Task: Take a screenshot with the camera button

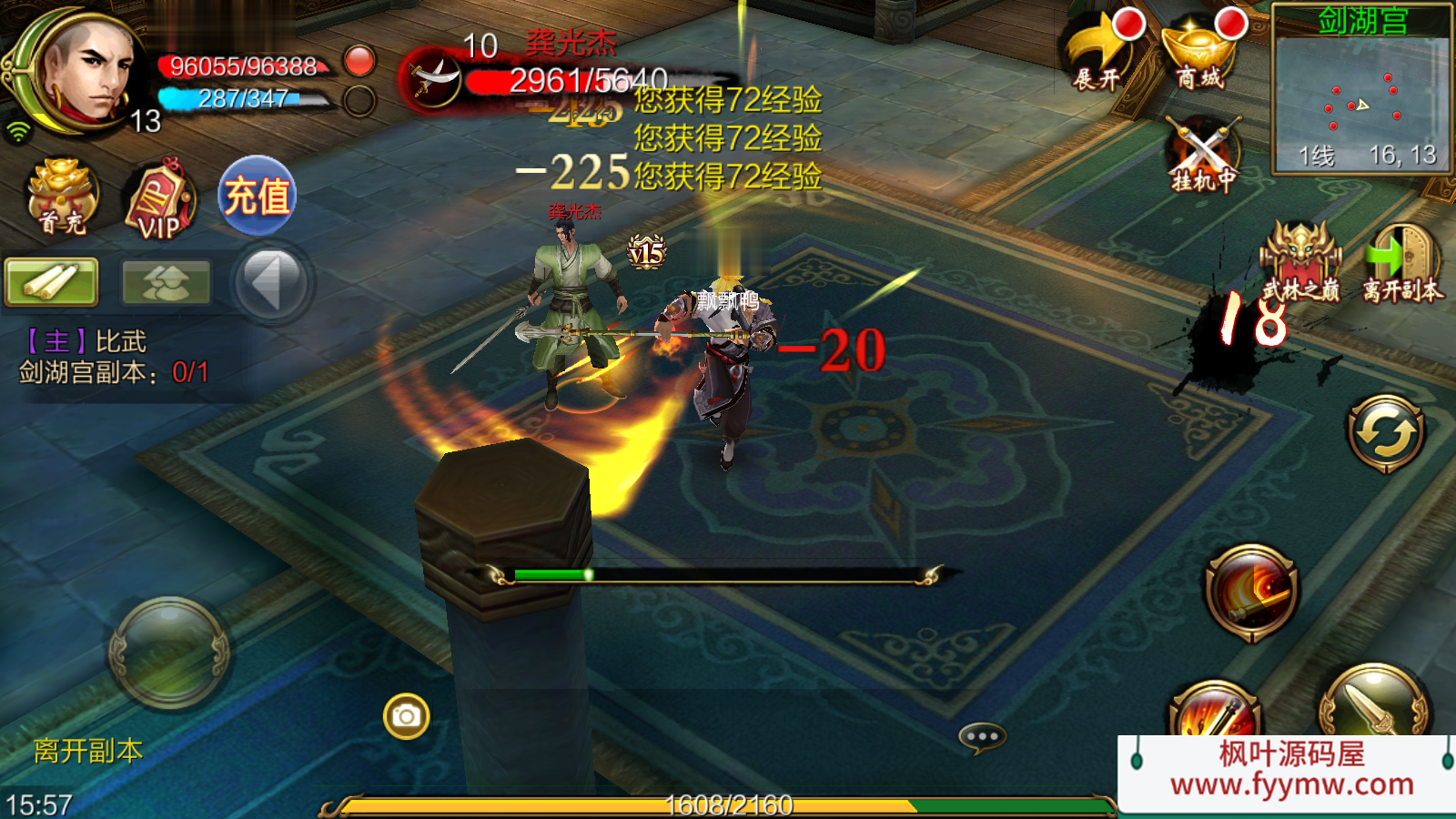Action: [x=406, y=716]
